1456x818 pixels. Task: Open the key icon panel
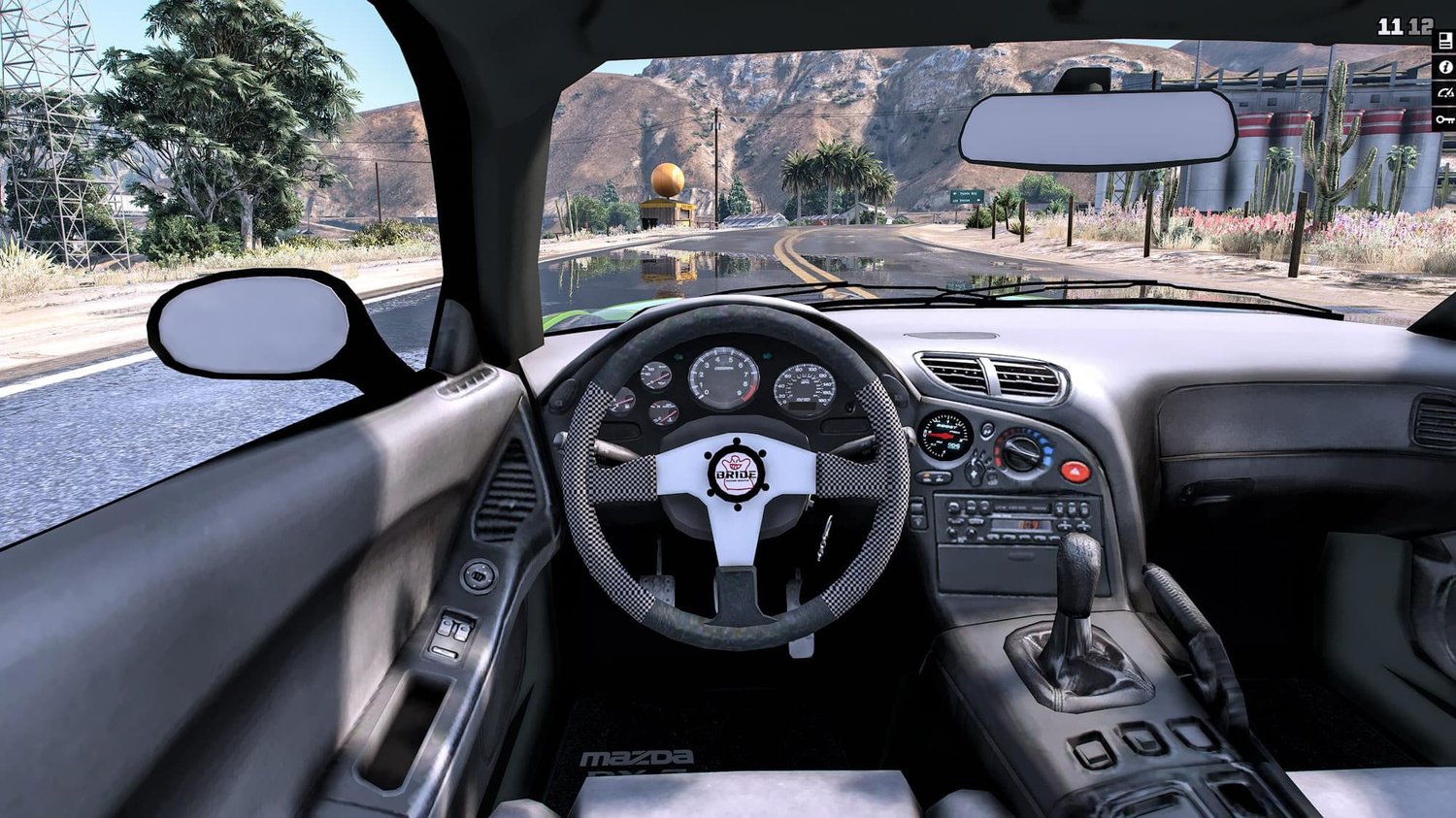[1444, 119]
